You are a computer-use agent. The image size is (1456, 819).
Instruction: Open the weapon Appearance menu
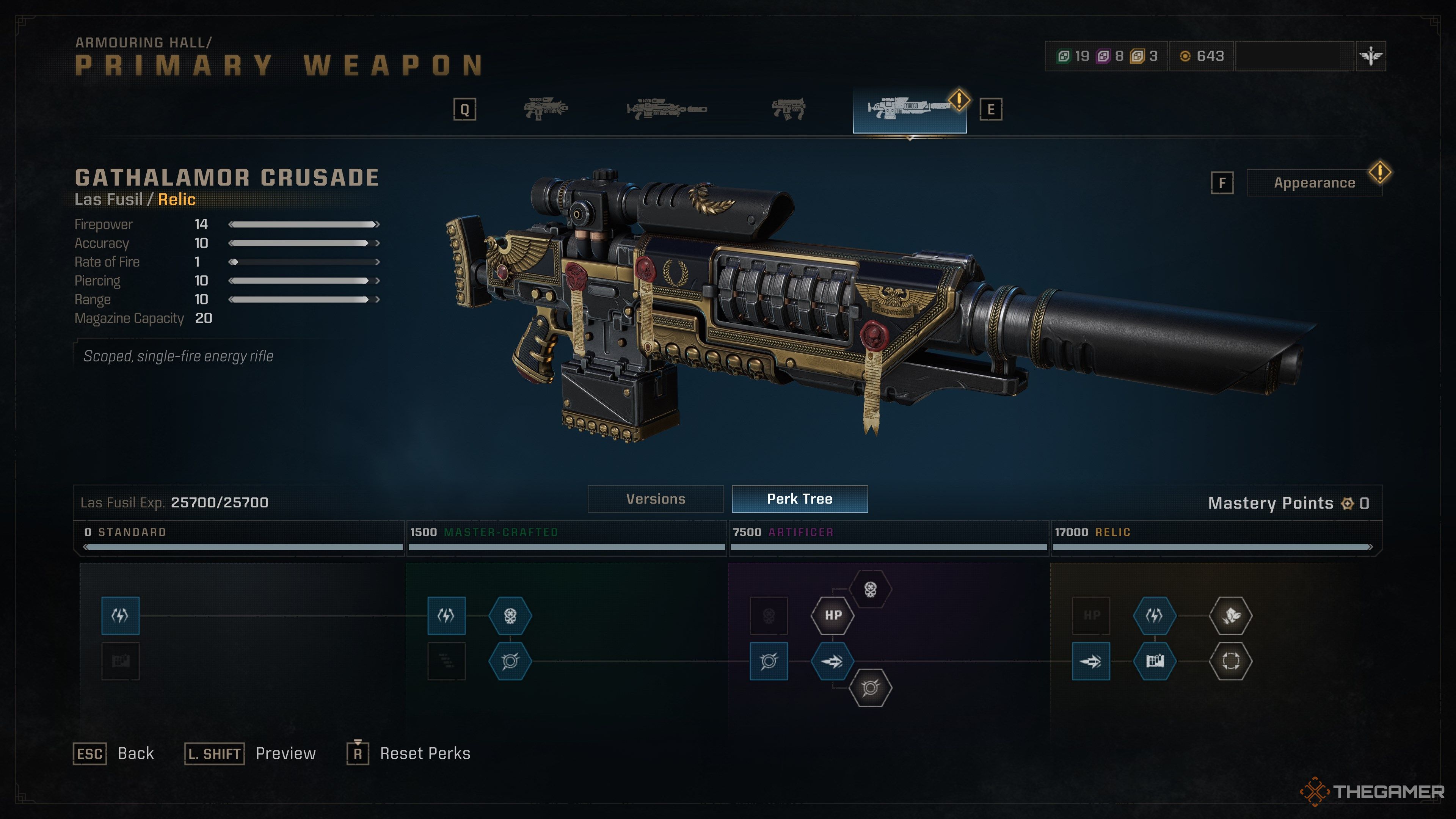[x=1314, y=183]
